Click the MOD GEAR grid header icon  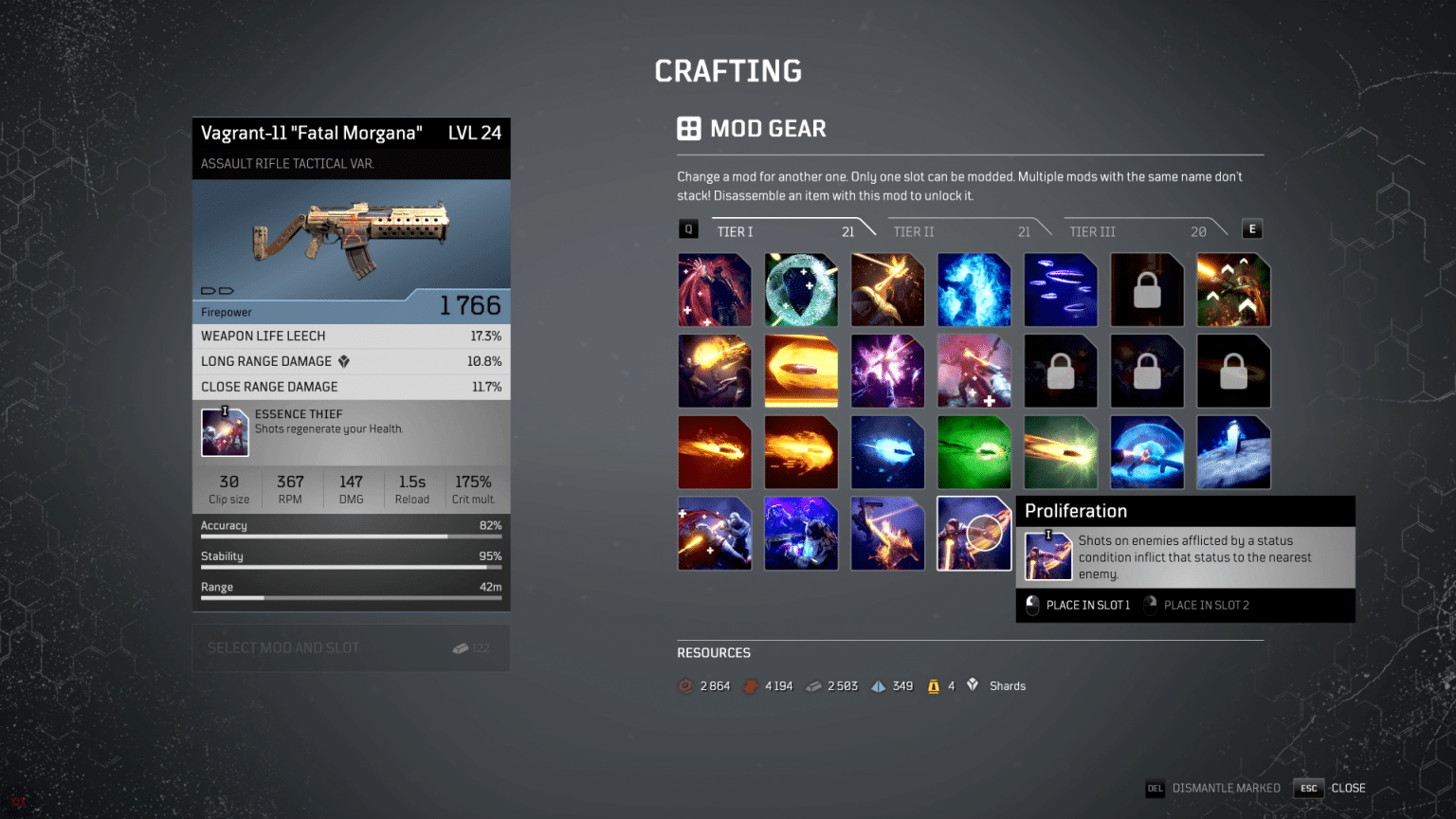point(687,128)
